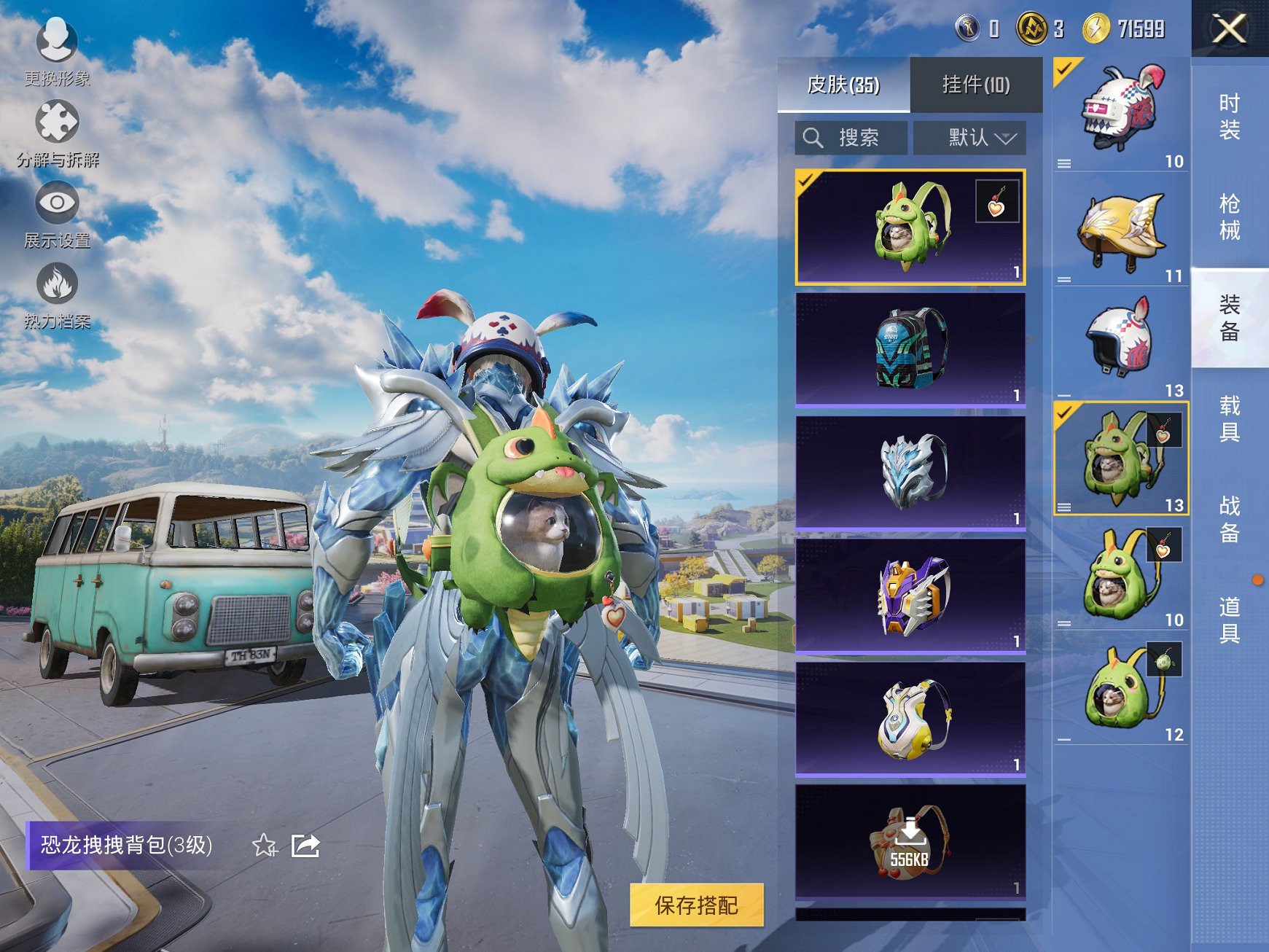1269x952 pixels.
Task: Download the 556KB backpack skin
Action: tap(910, 841)
